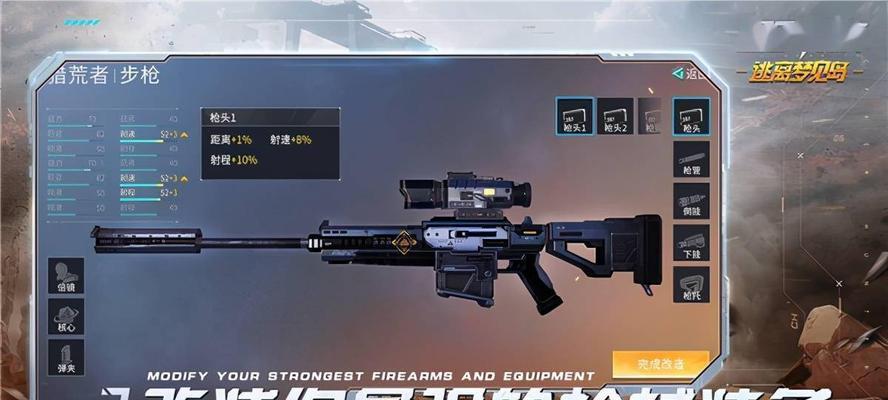Select the 枪头1 muzzle option

click(575, 116)
